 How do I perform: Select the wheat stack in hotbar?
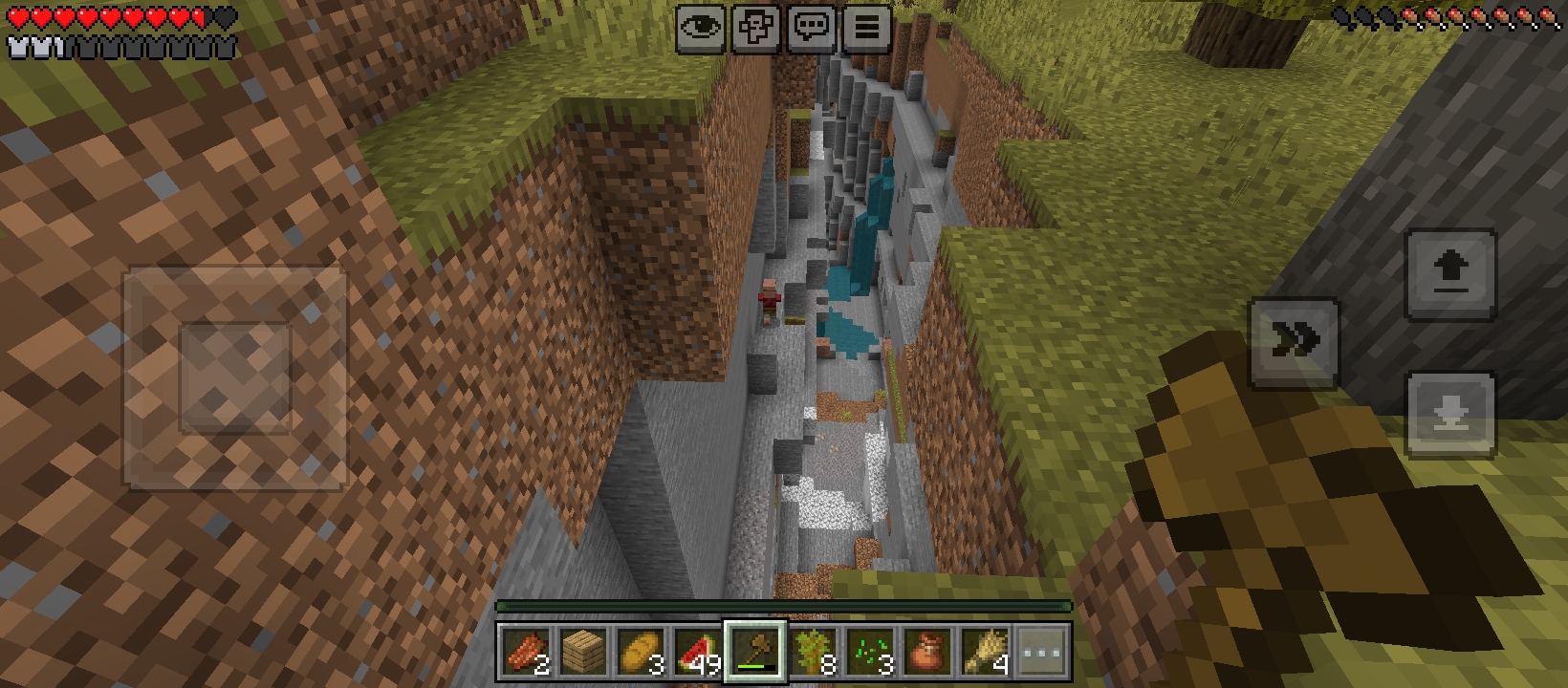[985, 653]
